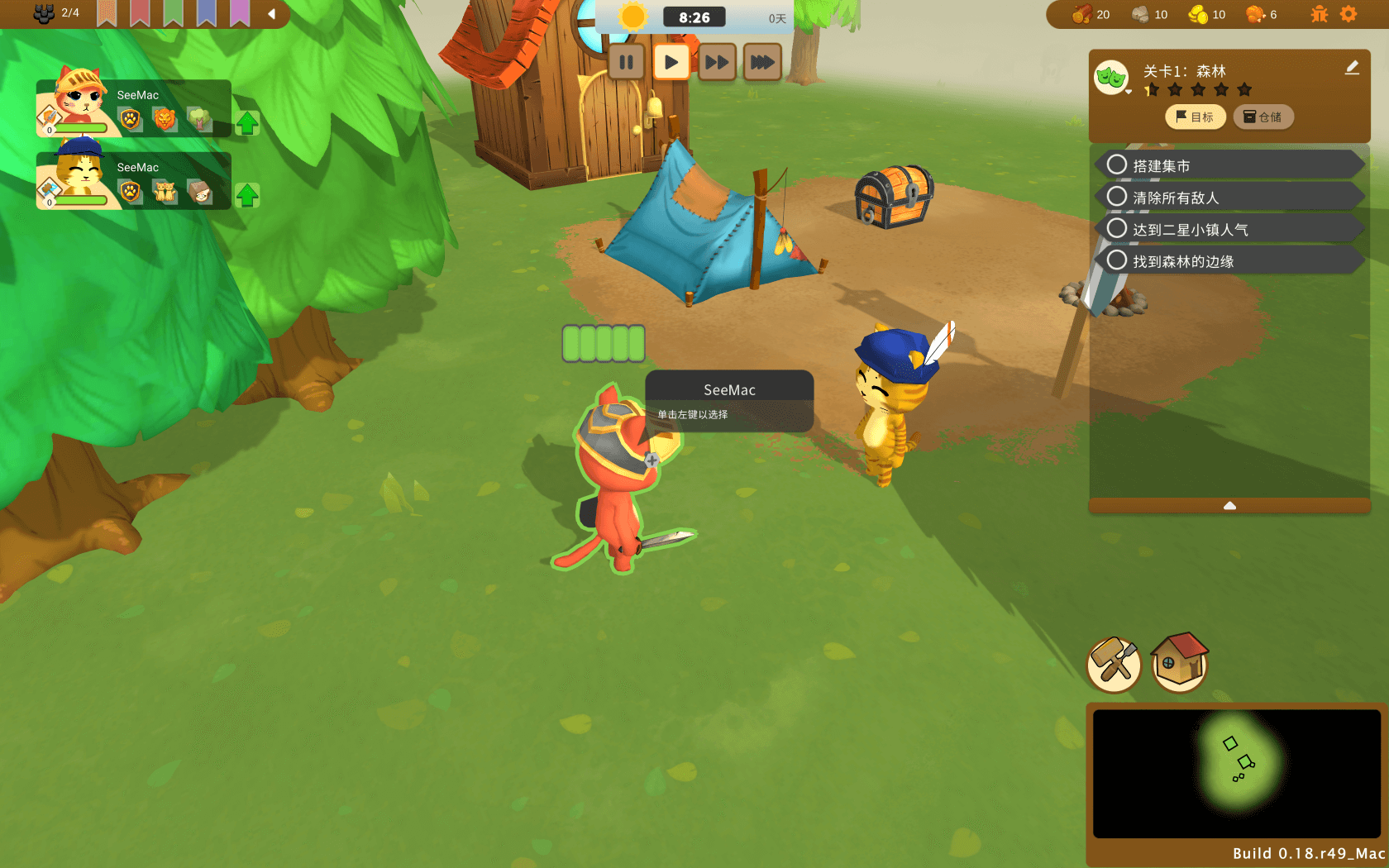Level up the blue-hat cat with the green arrow
This screenshot has height=868, width=1389.
pos(247,195)
